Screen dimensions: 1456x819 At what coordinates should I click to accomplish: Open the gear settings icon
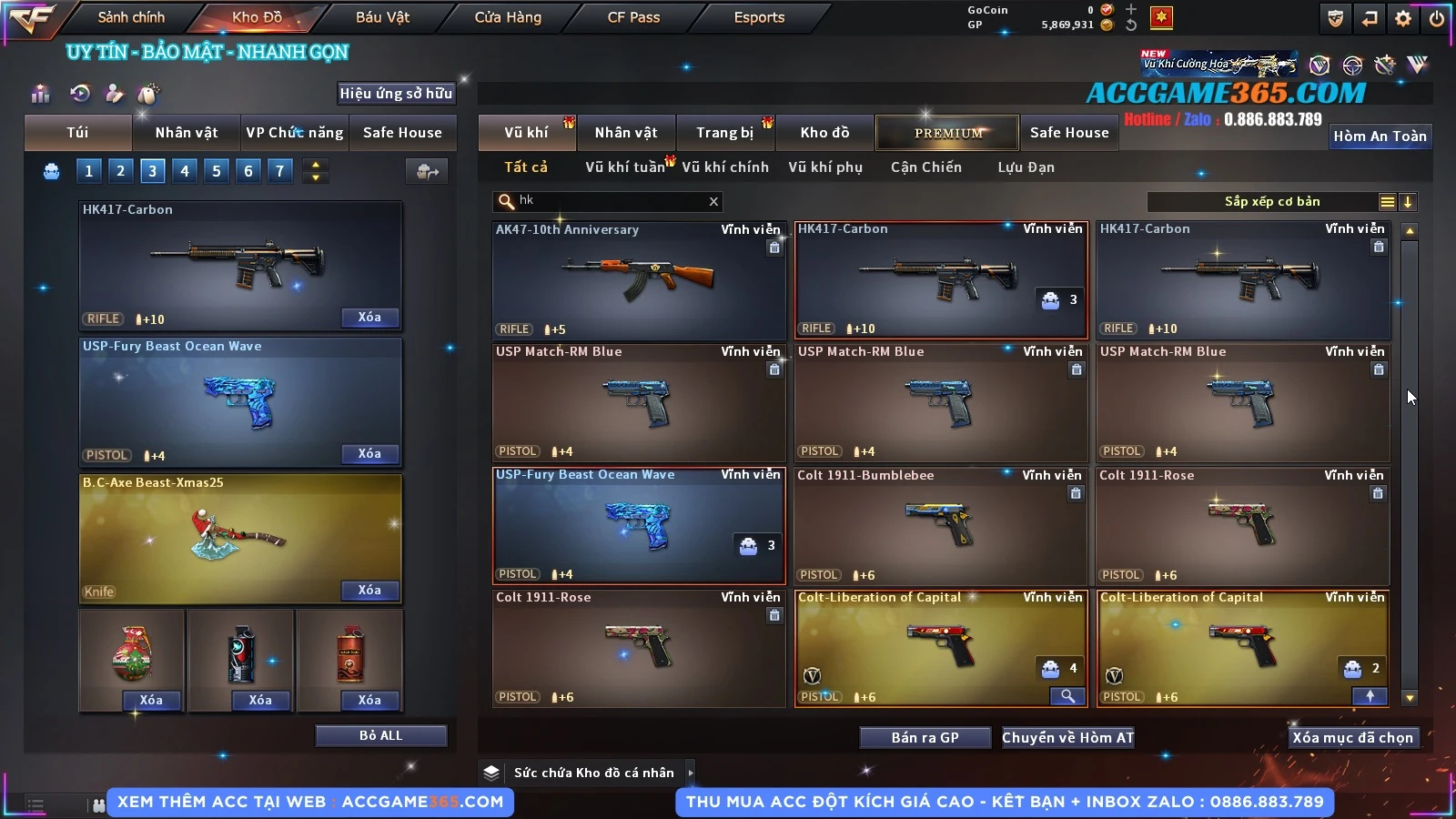tap(1403, 18)
